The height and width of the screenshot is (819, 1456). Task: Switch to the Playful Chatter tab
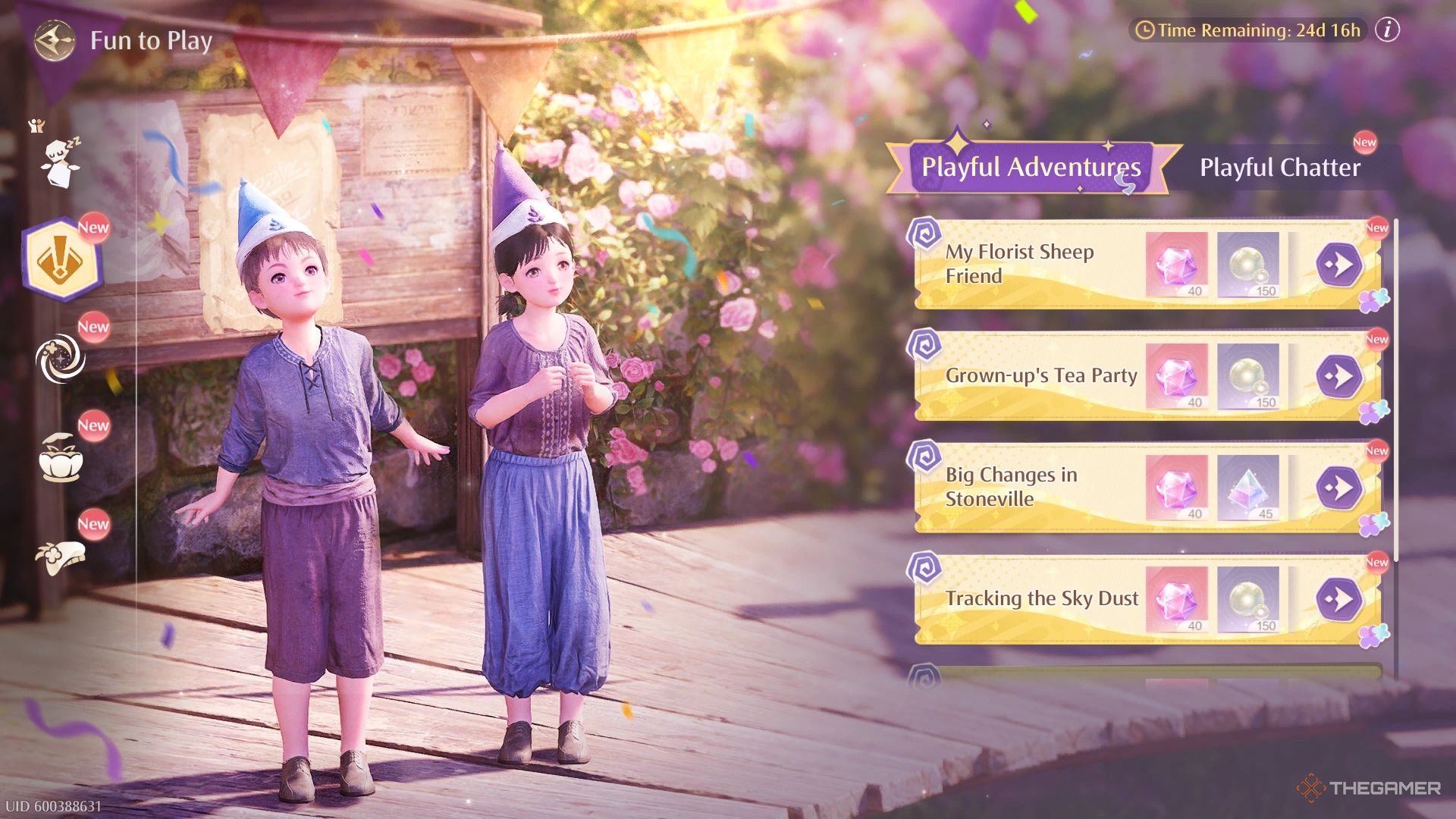(1279, 168)
